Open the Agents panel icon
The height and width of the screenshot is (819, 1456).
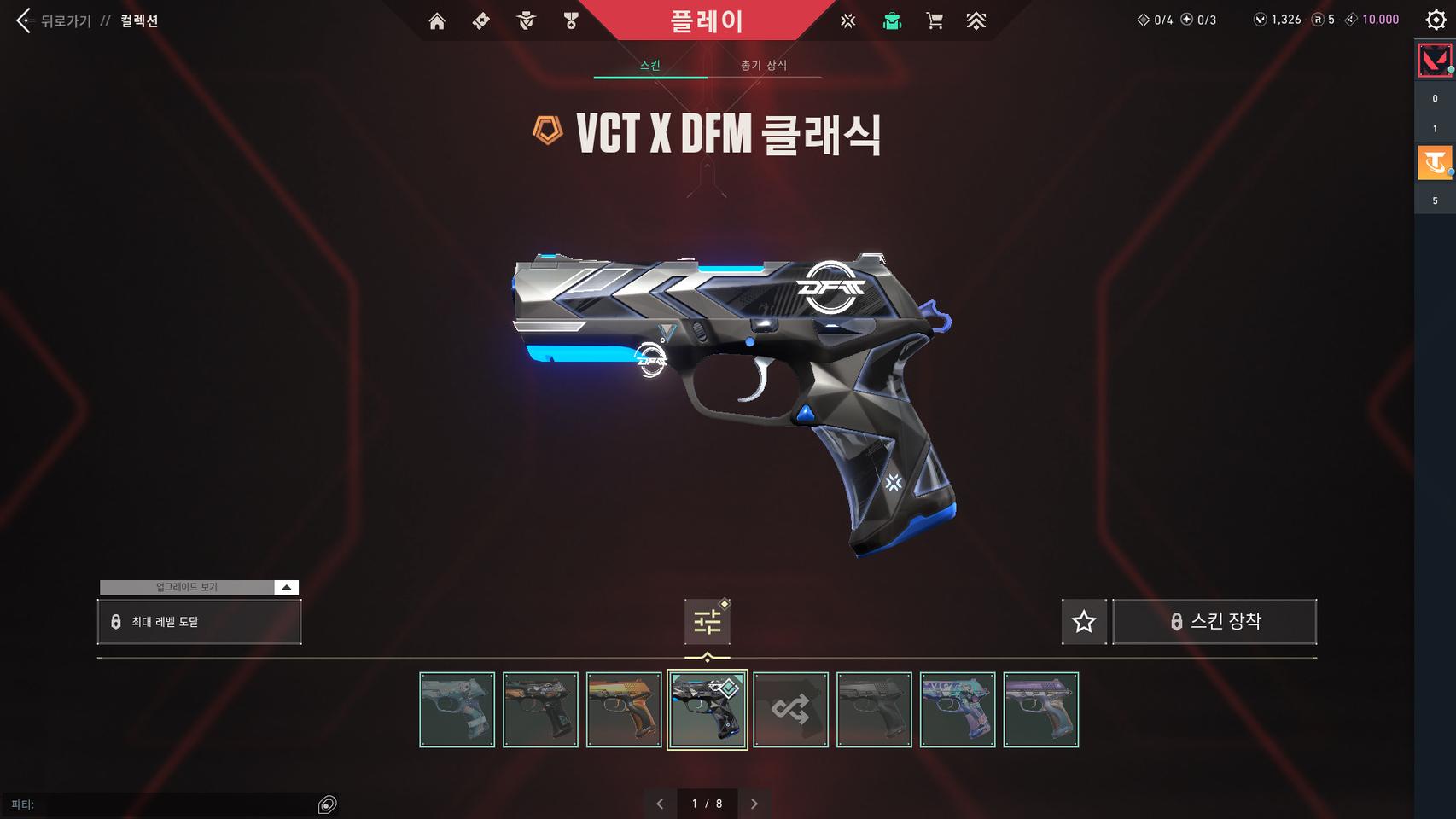click(x=527, y=21)
